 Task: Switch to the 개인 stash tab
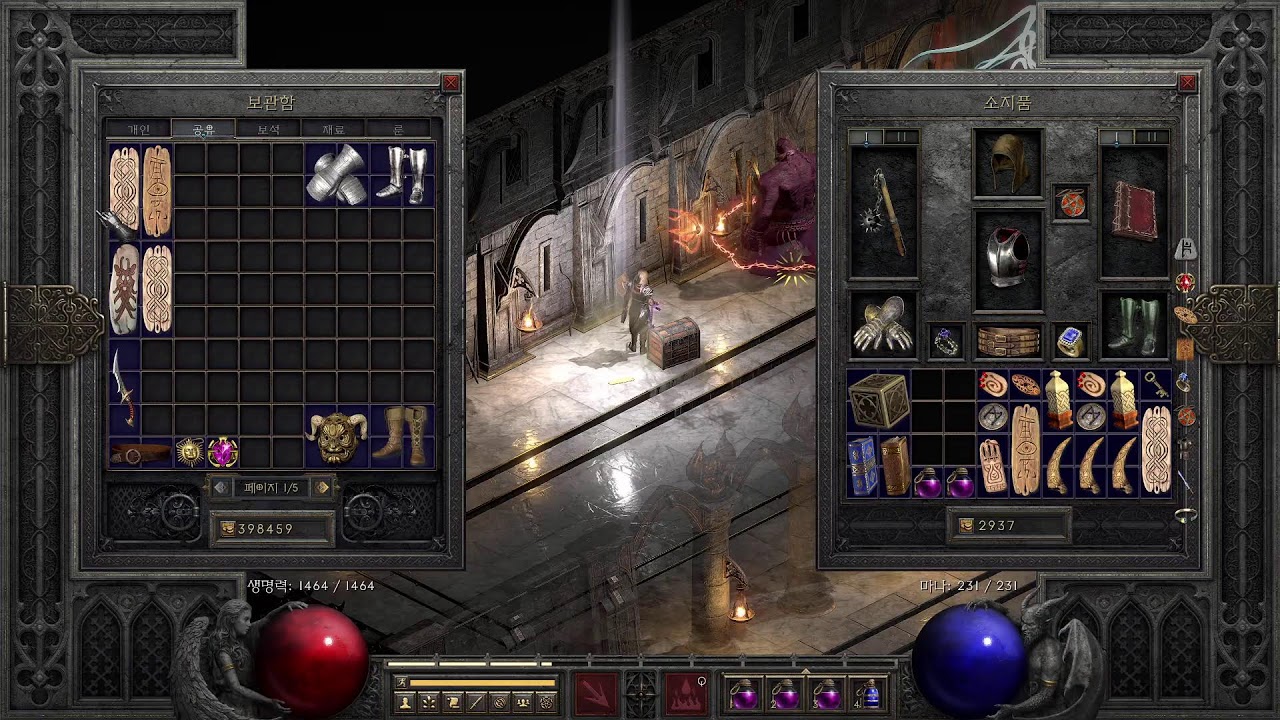(138, 129)
